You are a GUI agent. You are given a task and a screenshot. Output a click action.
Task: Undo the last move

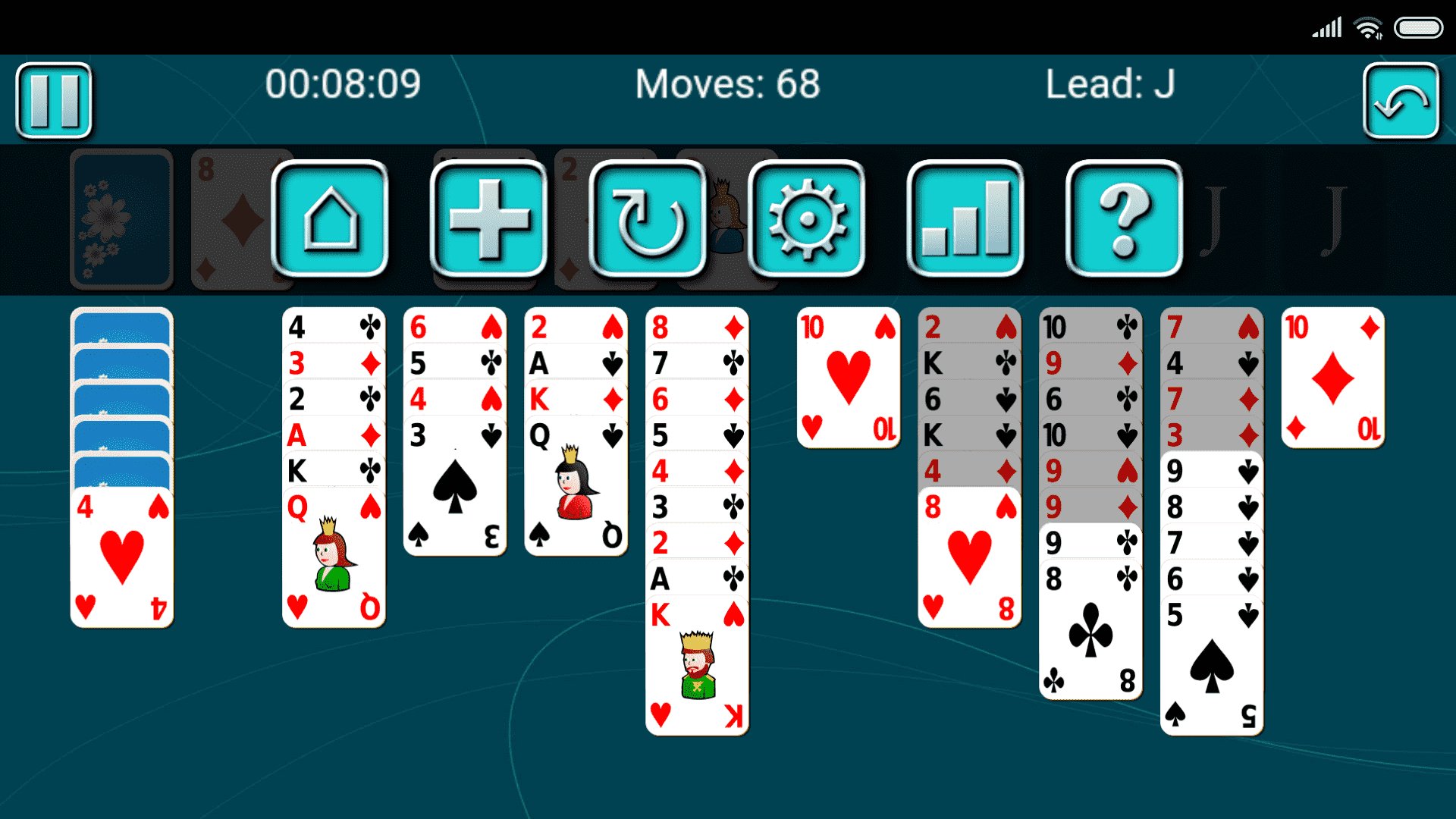[x=1401, y=99]
